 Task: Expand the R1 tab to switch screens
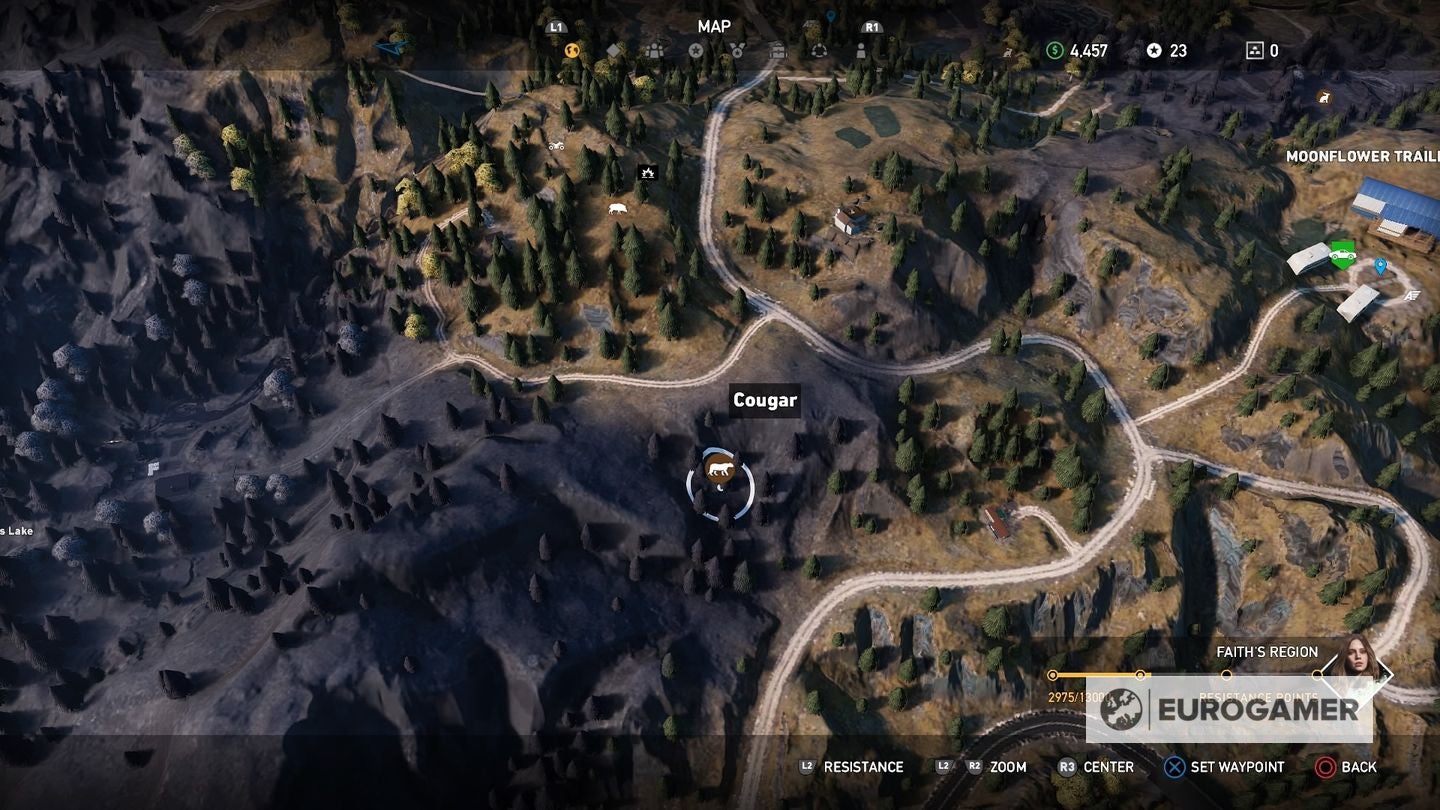(x=871, y=27)
